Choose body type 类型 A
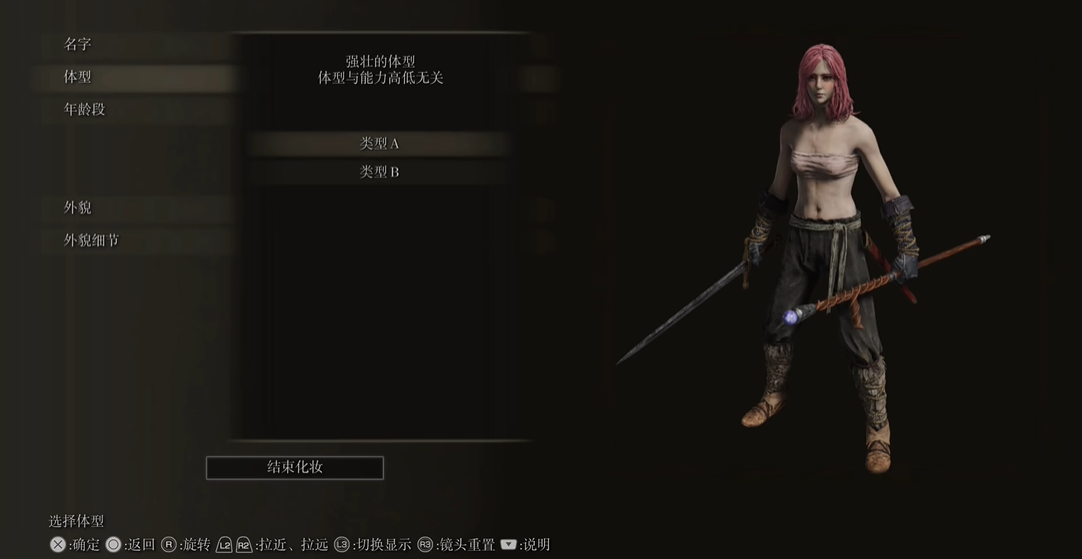 point(379,144)
